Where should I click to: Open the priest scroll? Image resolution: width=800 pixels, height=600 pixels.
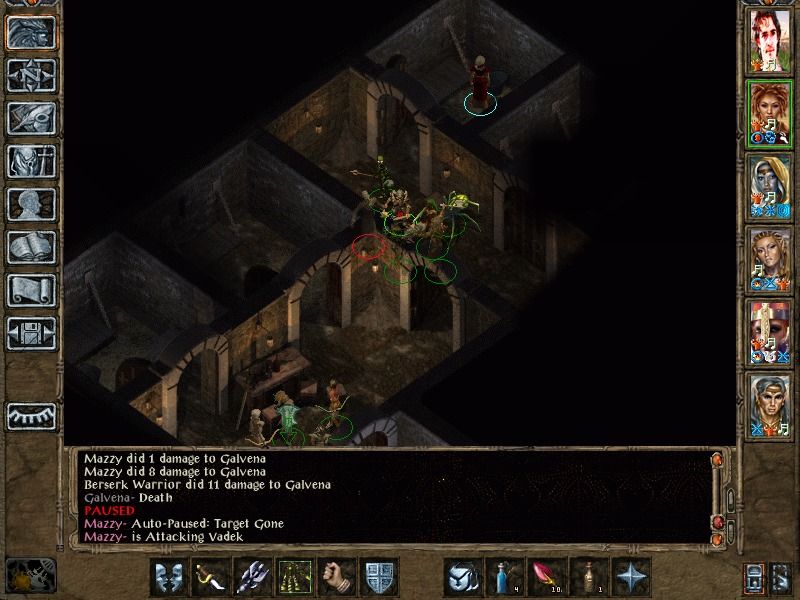coord(31,290)
